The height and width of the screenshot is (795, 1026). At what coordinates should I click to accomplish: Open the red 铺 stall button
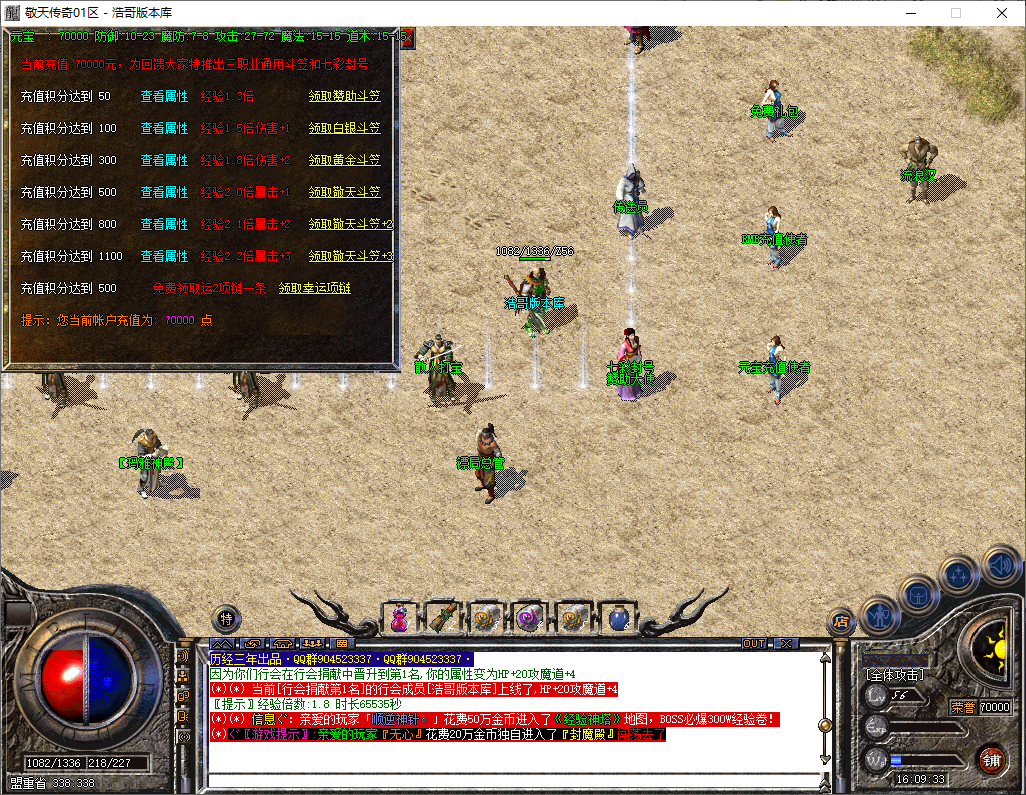(991, 758)
